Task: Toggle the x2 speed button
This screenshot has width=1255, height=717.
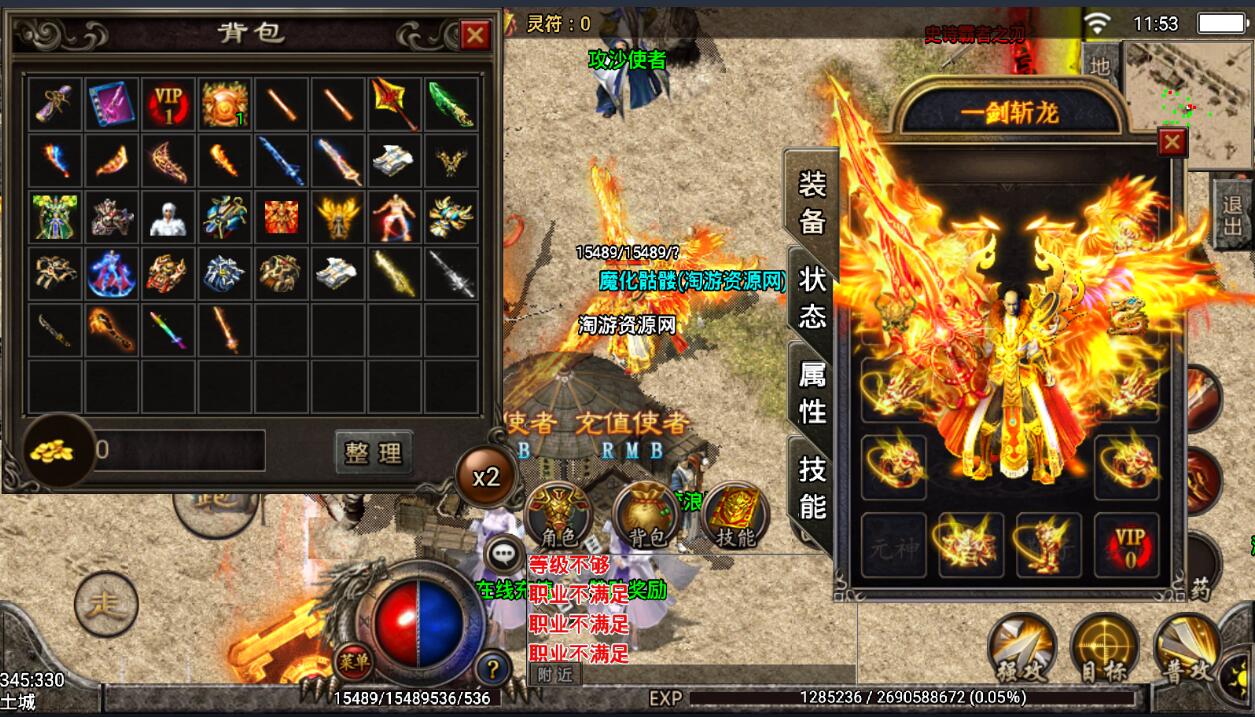Action: (486, 477)
